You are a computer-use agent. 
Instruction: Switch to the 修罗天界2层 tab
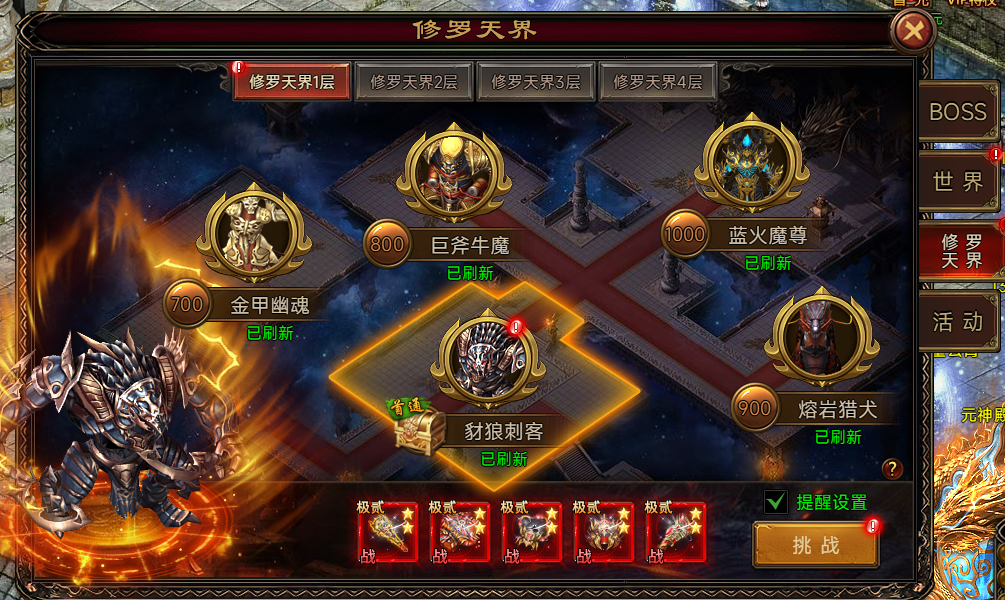(x=413, y=82)
